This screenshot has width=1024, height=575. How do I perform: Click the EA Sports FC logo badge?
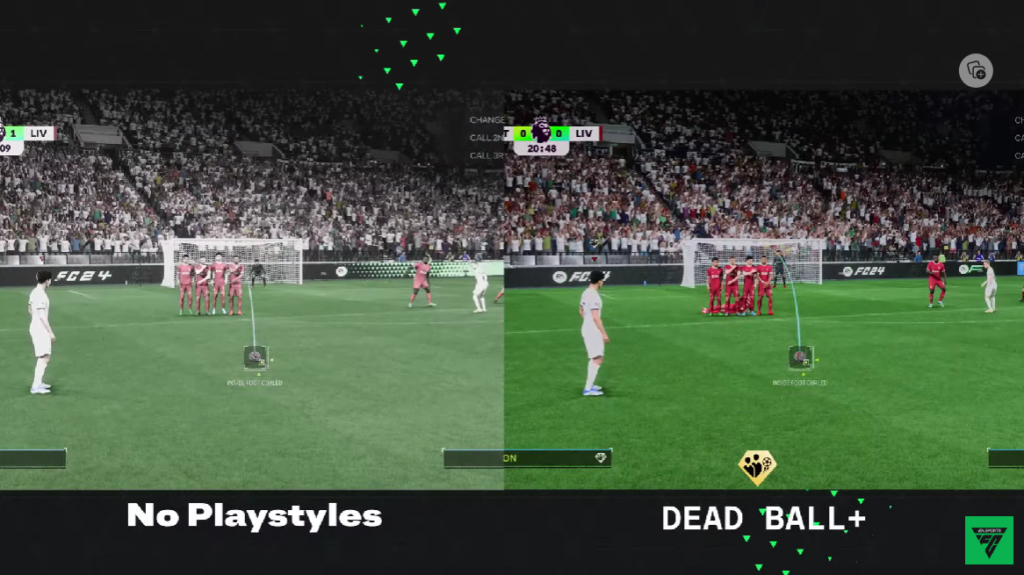click(x=988, y=540)
